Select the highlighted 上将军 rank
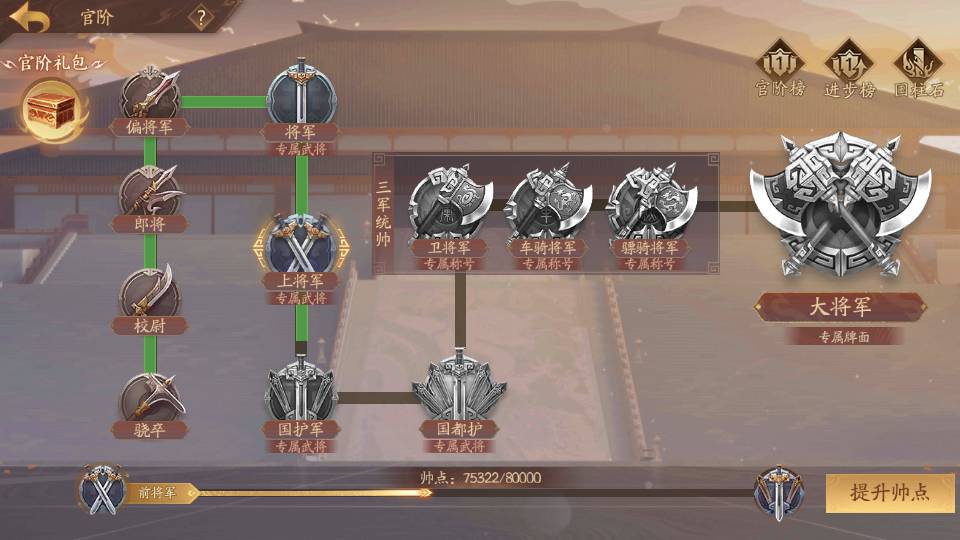Viewport: 960px width, 540px height. point(301,247)
